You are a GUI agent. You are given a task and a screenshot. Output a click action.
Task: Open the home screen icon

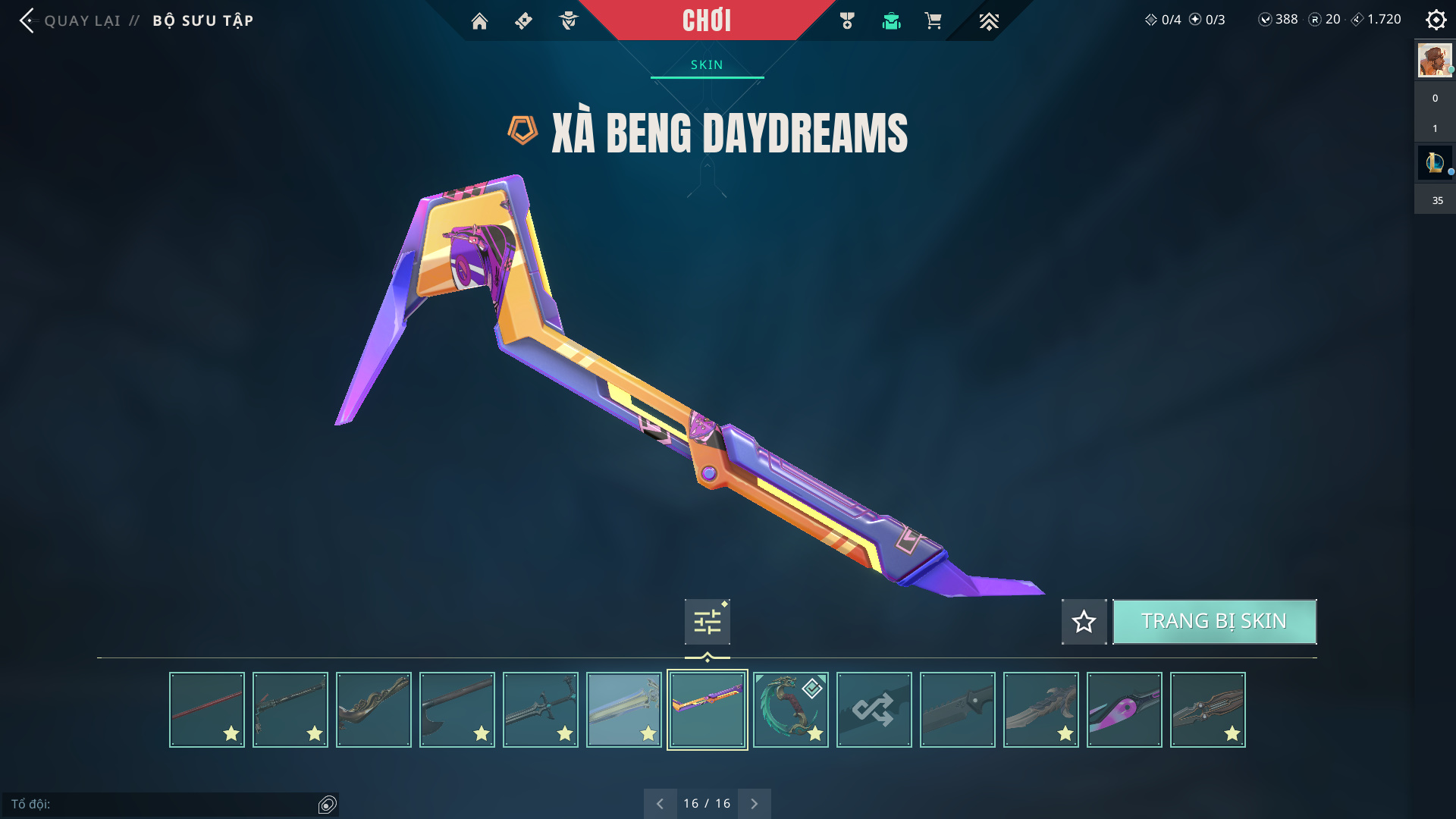479,21
